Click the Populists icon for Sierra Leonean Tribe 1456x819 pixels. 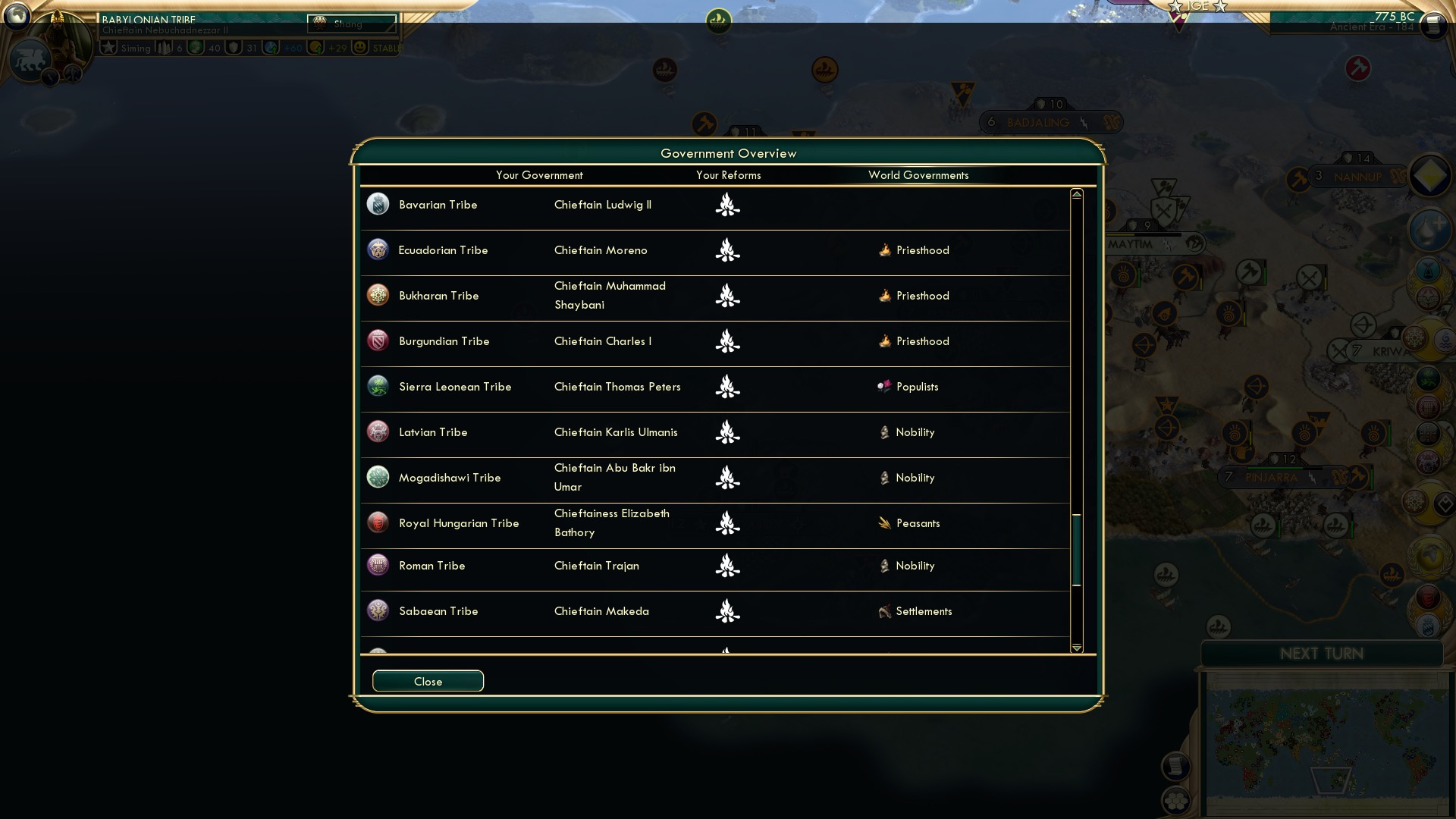(x=885, y=387)
